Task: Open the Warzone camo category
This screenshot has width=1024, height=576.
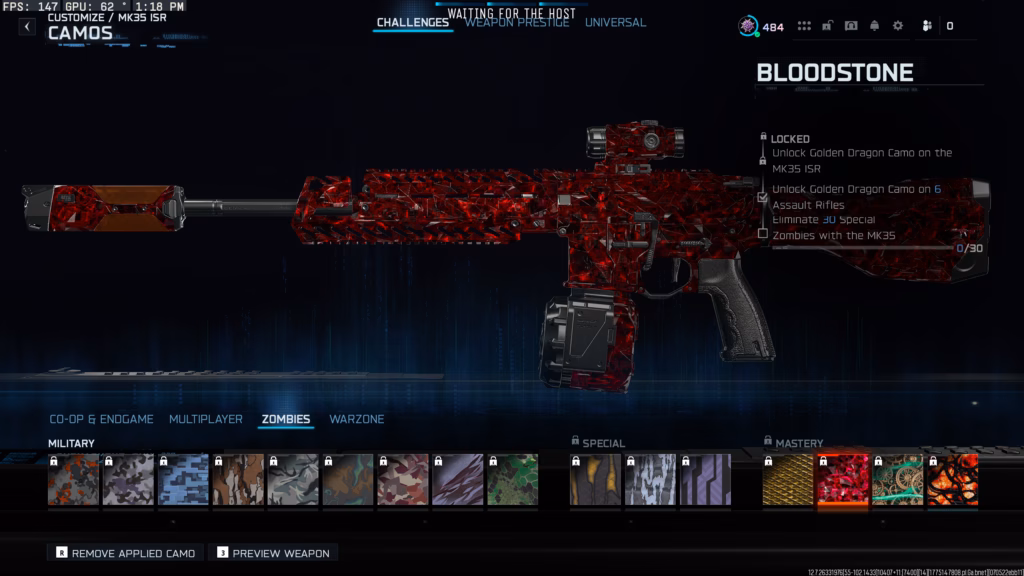Action: click(357, 419)
